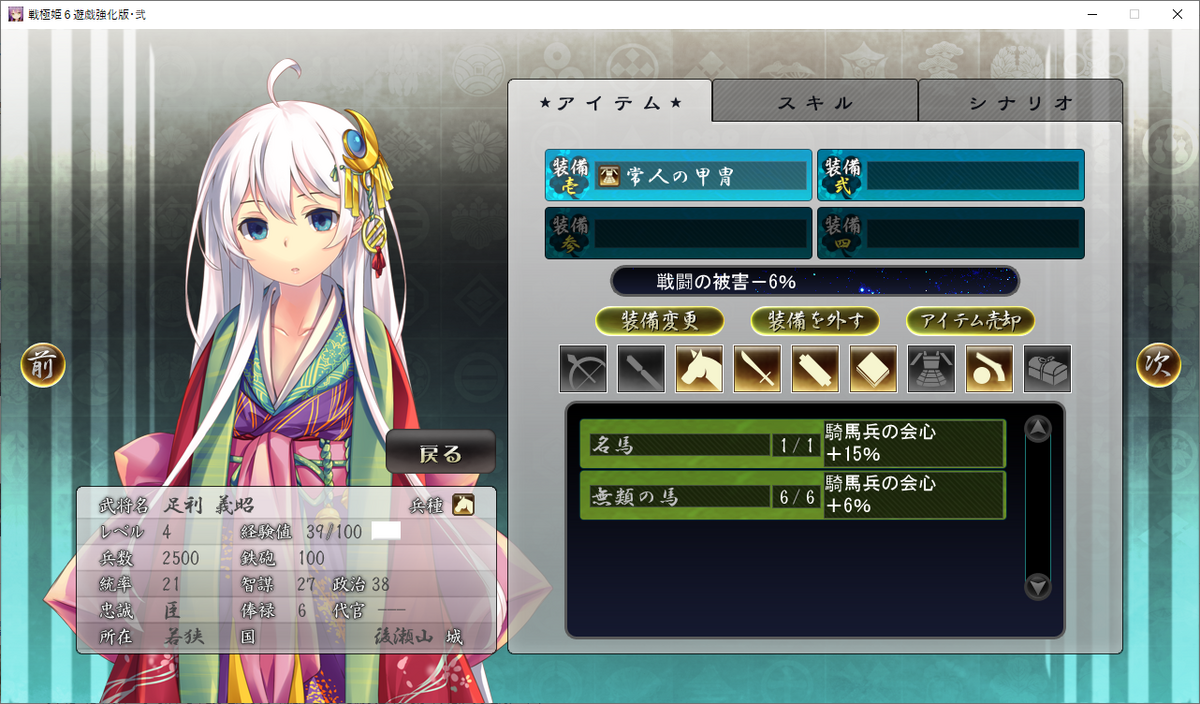The width and height of the screenshot is (1200, 704).
Task: Select the アイテム tab
Action: [x=610, y=102]
